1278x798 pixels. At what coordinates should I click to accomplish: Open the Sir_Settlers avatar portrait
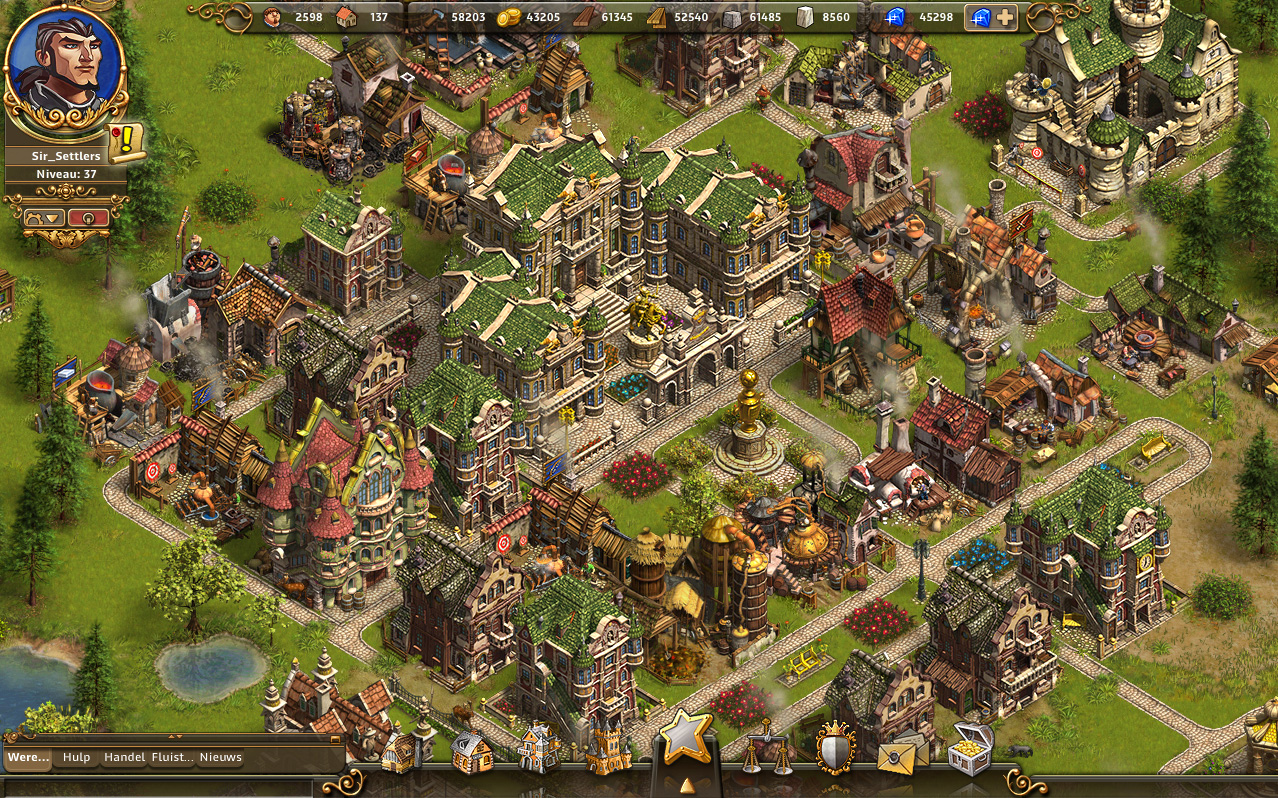coord(65,60)
